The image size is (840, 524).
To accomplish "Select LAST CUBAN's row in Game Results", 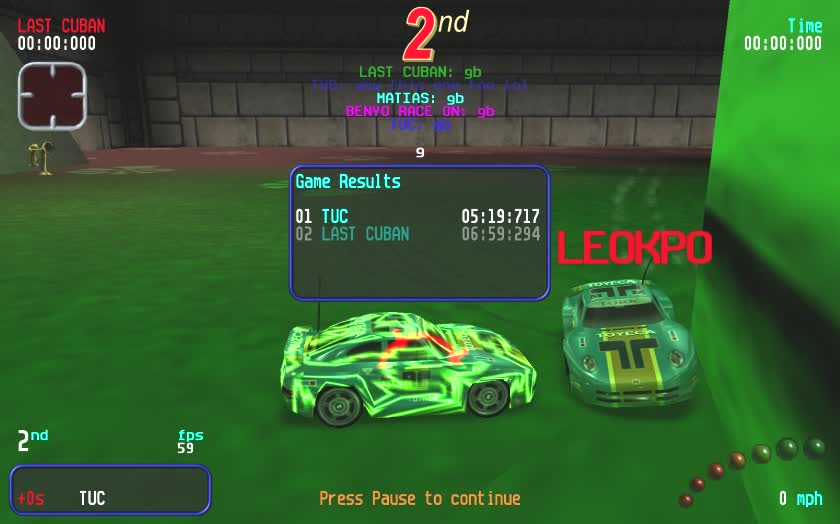I will pos(418,234).
